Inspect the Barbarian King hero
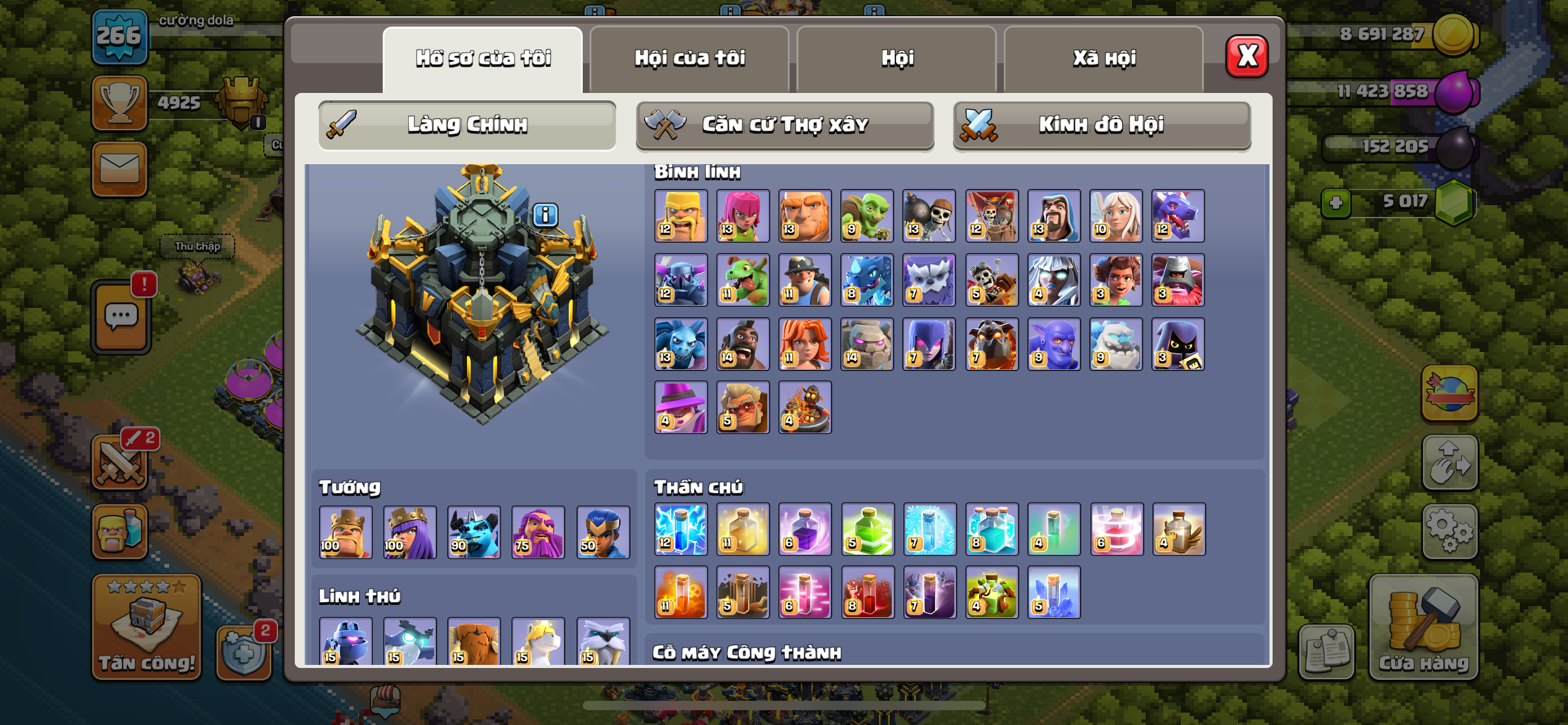This screenshot has width=1568, height=725. point(346,532)
